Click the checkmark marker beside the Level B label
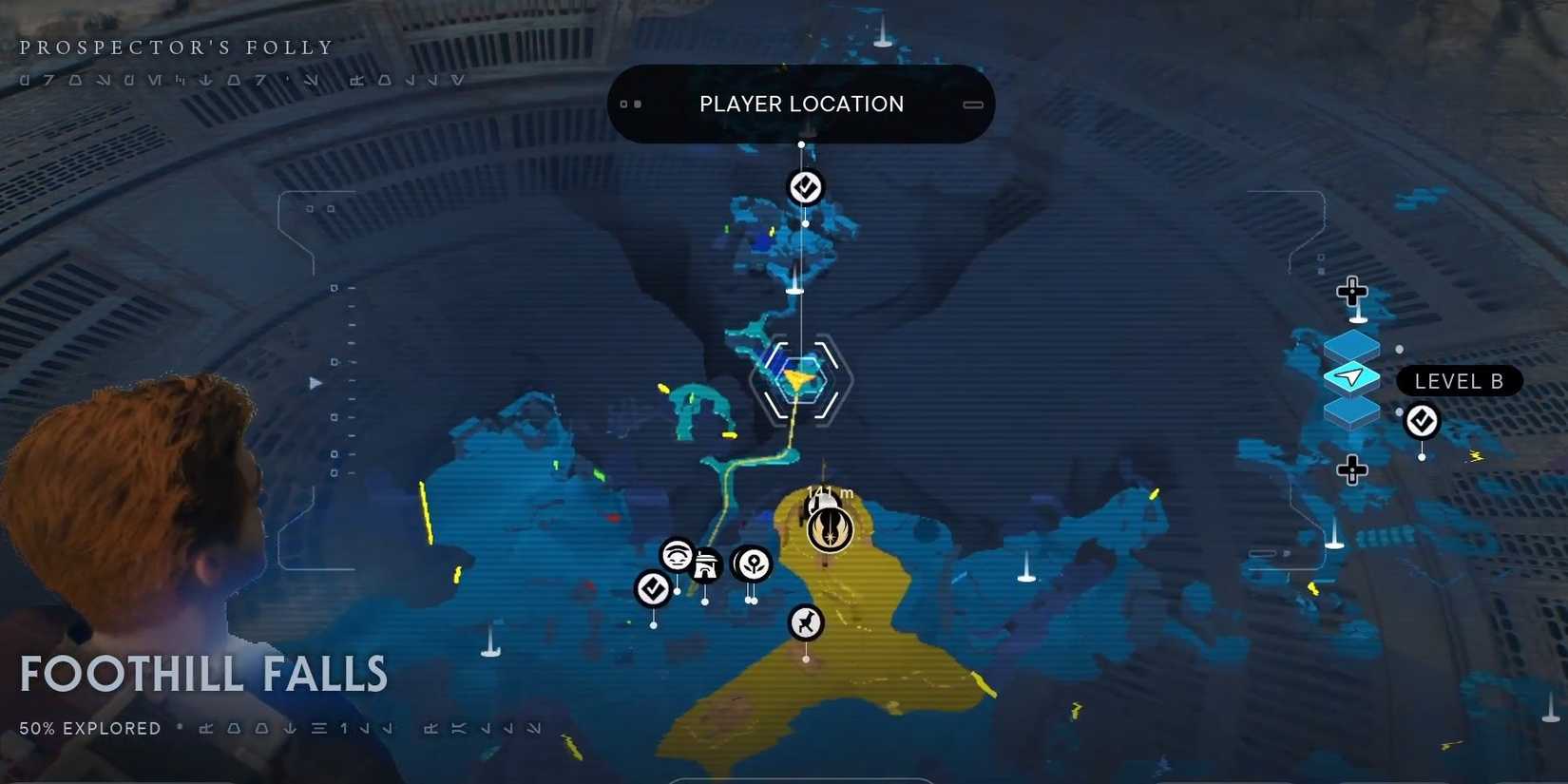The width and height of the screenshot is (1568, 784). click(1422, 421)
